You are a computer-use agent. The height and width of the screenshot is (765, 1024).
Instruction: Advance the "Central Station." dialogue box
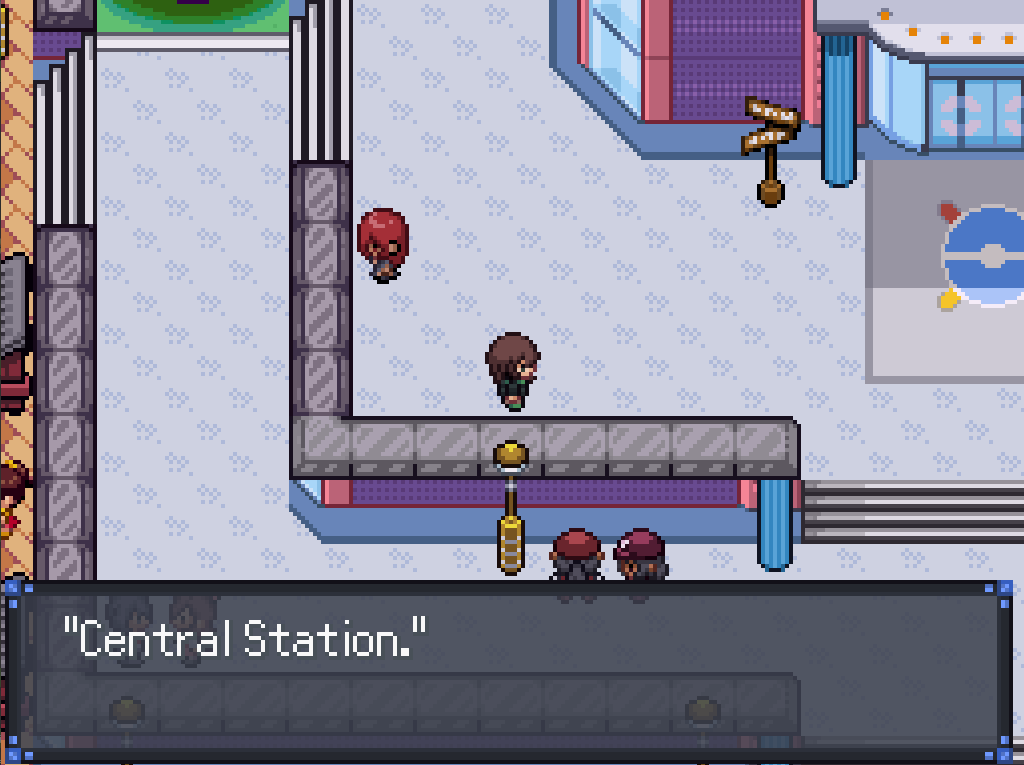coord(510,668)
